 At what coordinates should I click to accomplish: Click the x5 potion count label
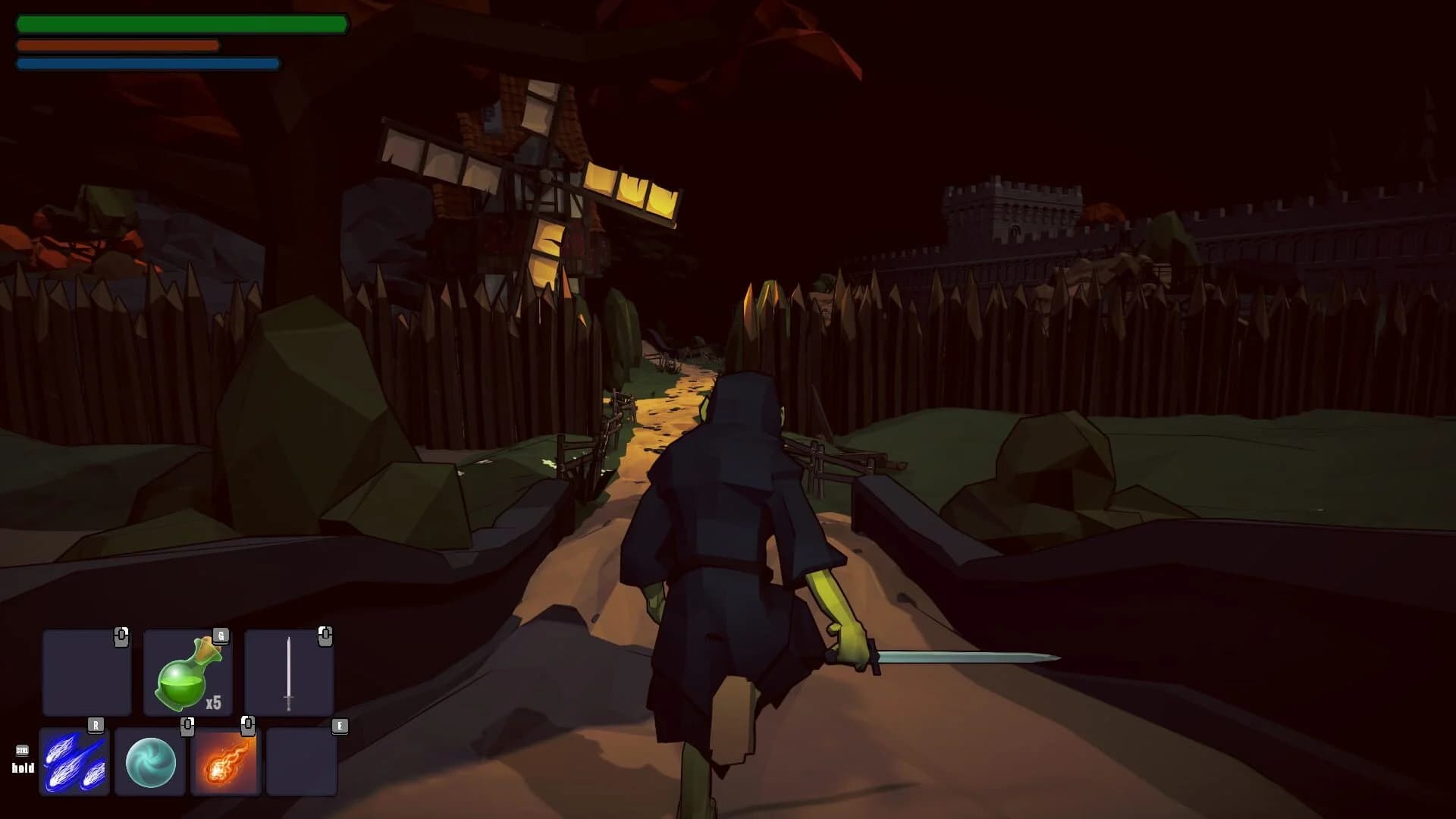tap(215, 701)
